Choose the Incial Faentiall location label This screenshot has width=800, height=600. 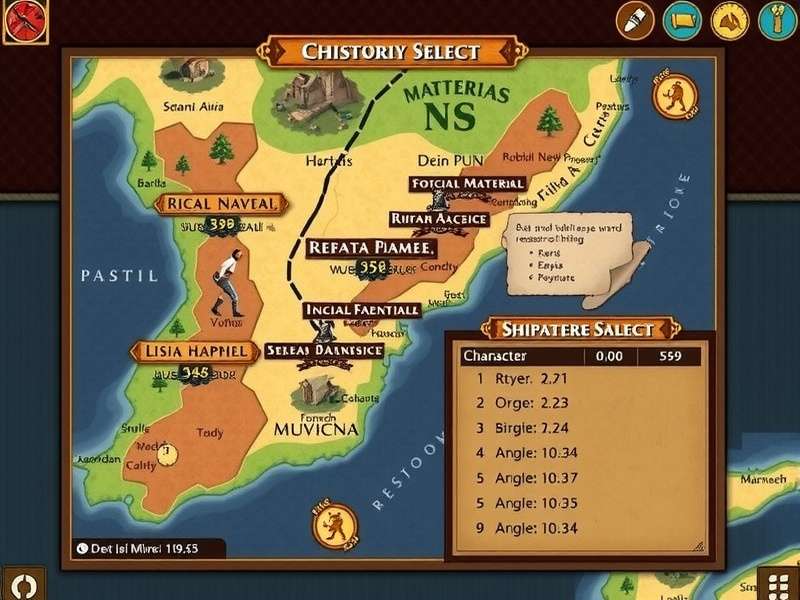pos(361,310)
